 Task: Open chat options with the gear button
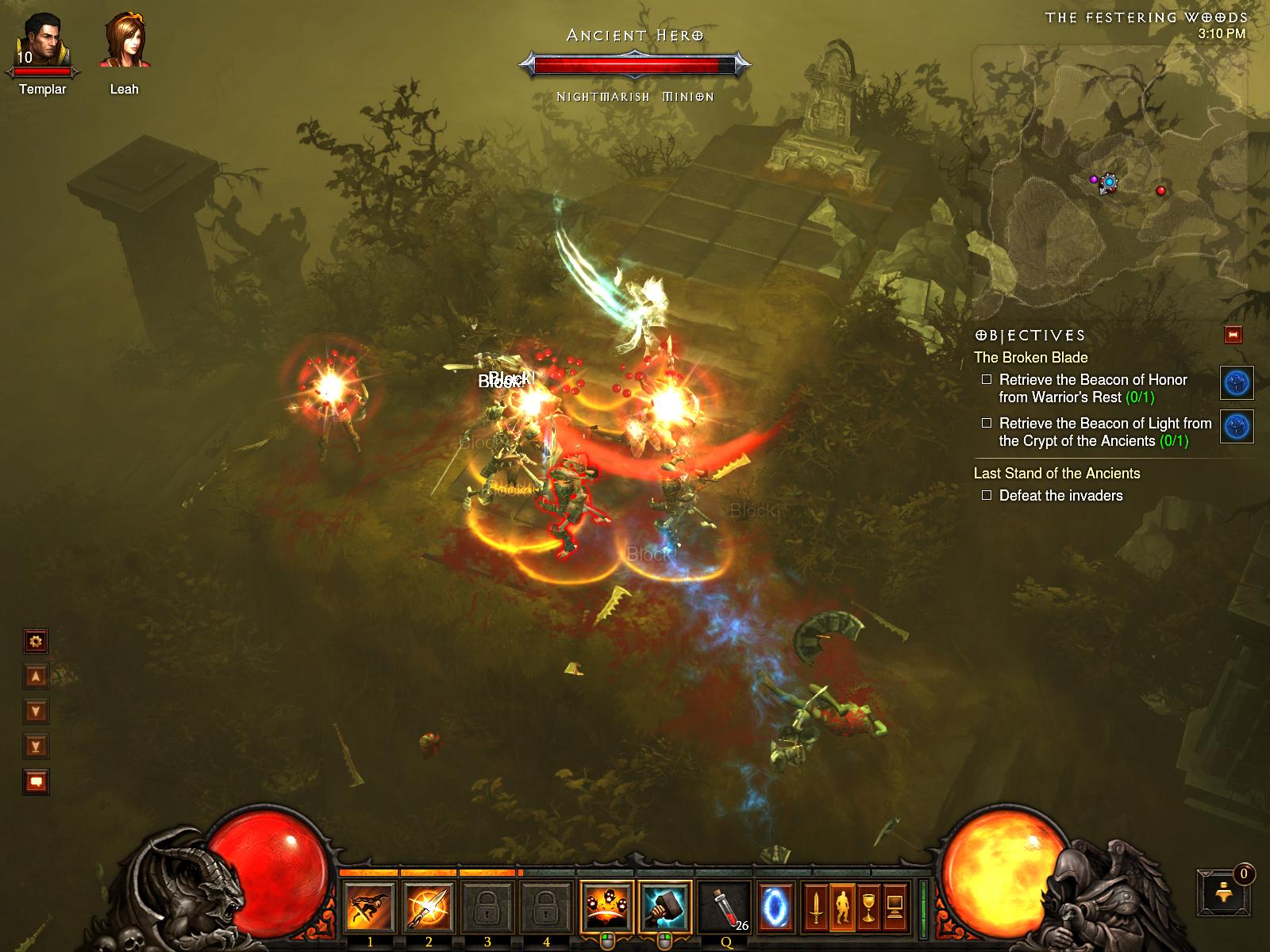click(36, 640)
